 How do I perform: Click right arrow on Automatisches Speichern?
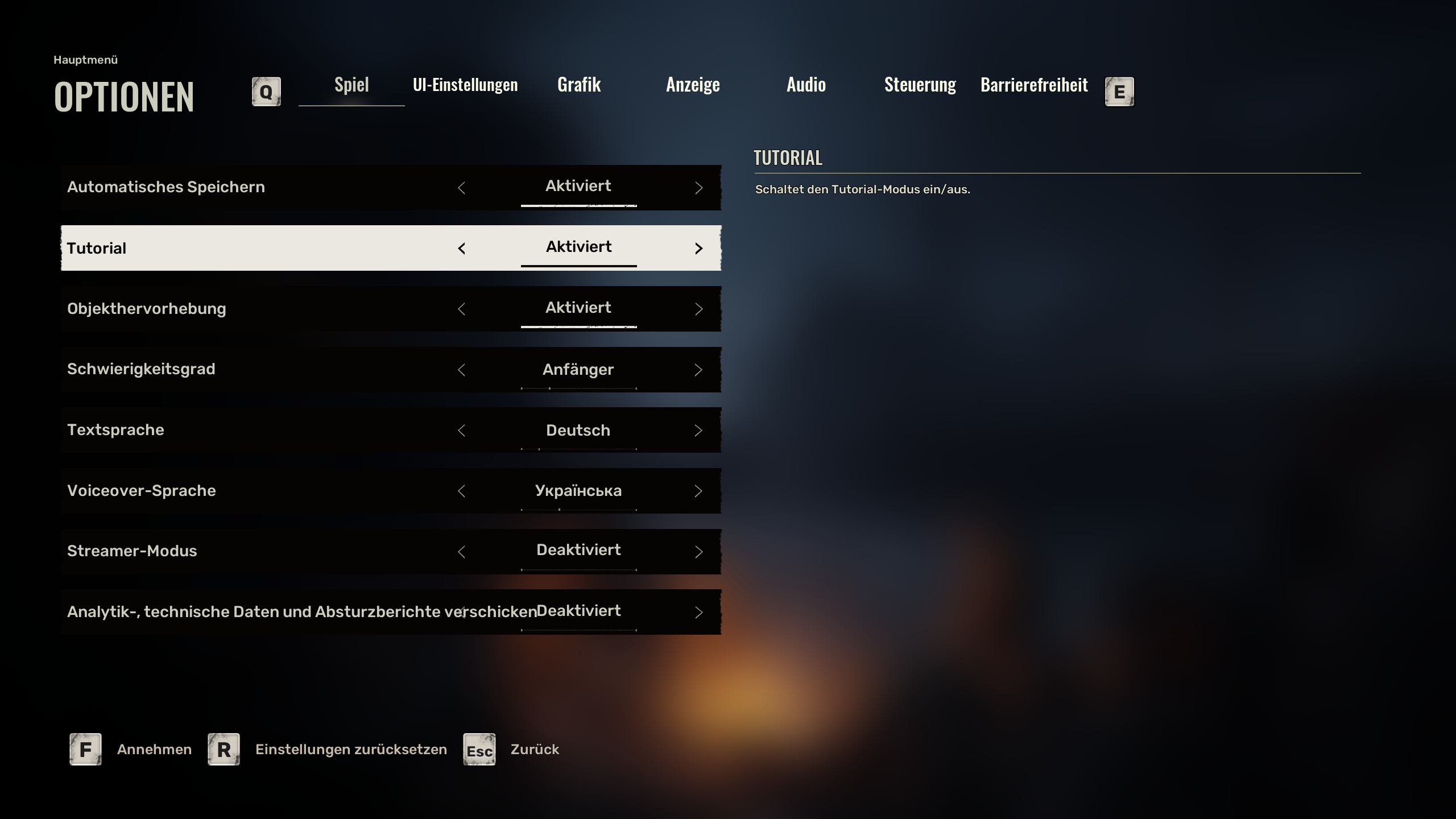(x=699, y=188)
